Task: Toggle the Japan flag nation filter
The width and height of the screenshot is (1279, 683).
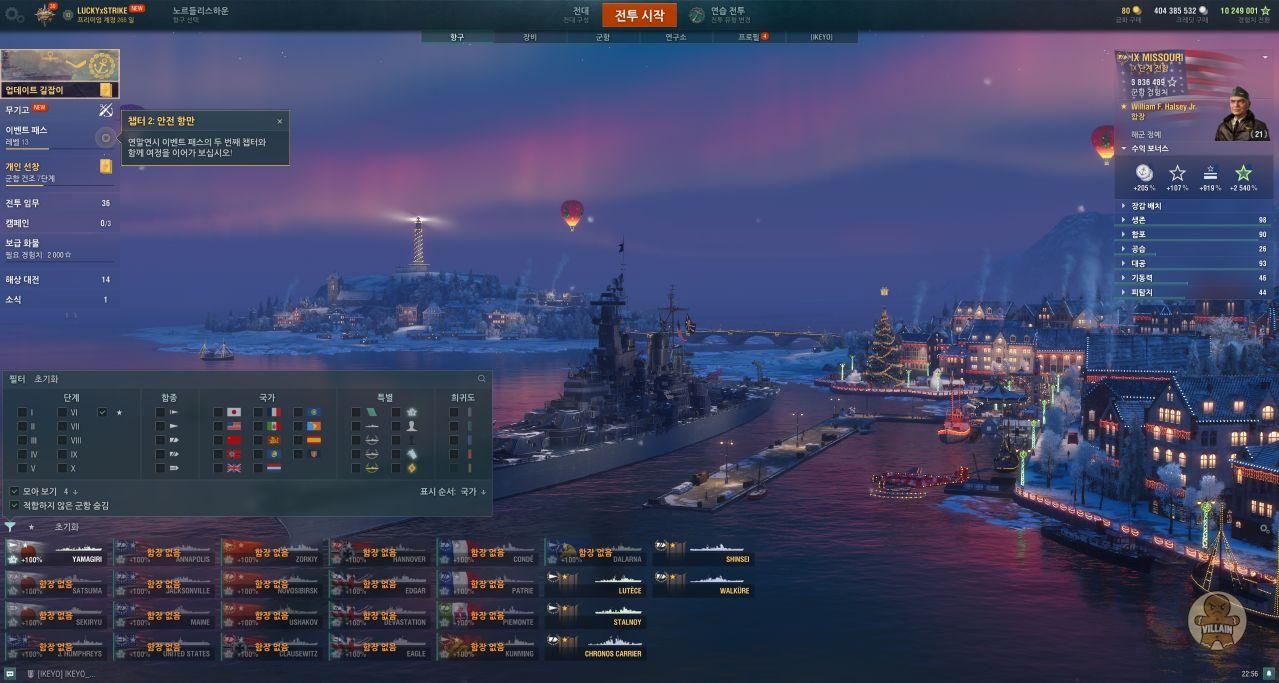Action: (x=234, y=412)
